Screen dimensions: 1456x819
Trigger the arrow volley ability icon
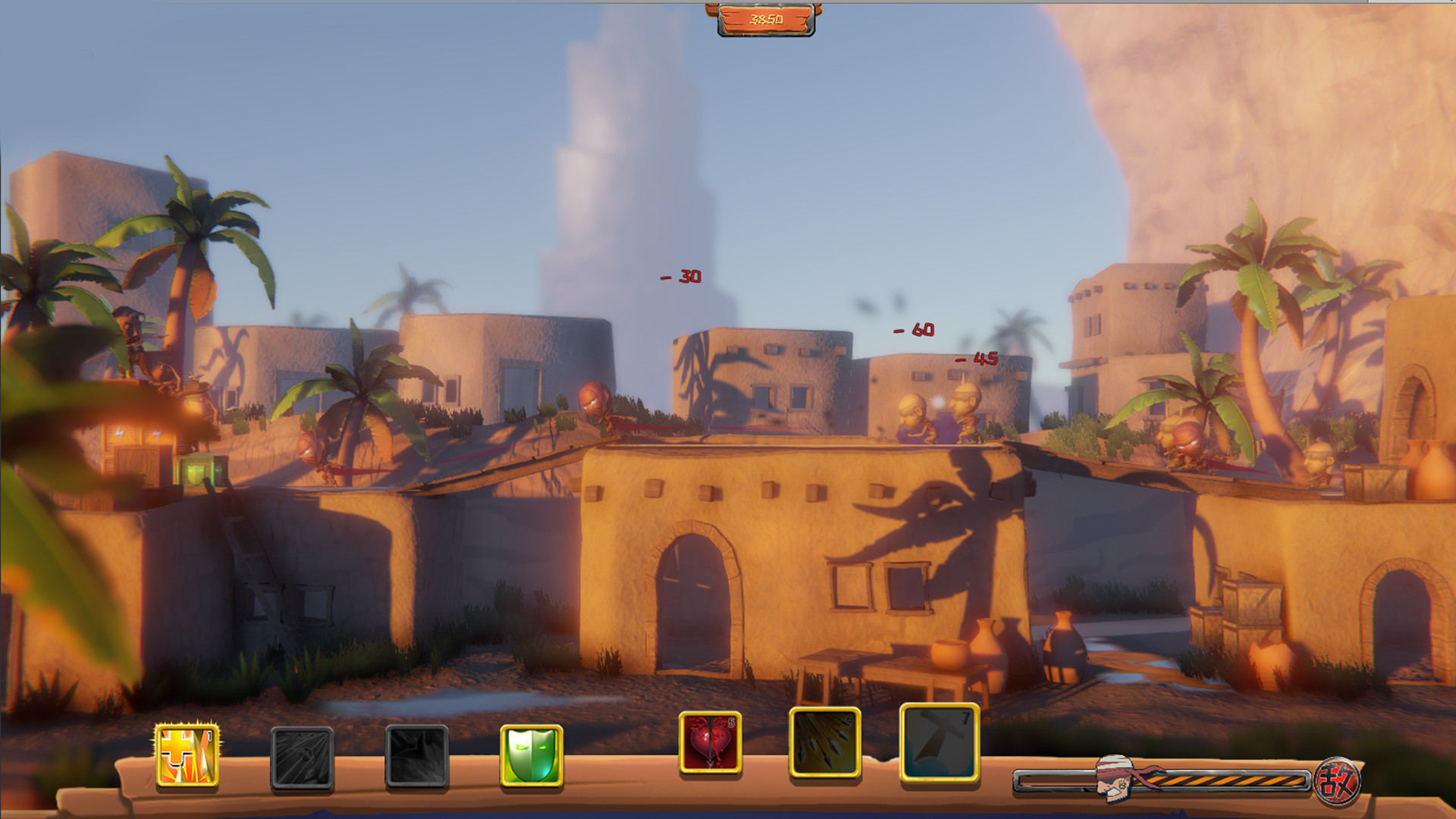coord(824,742)
